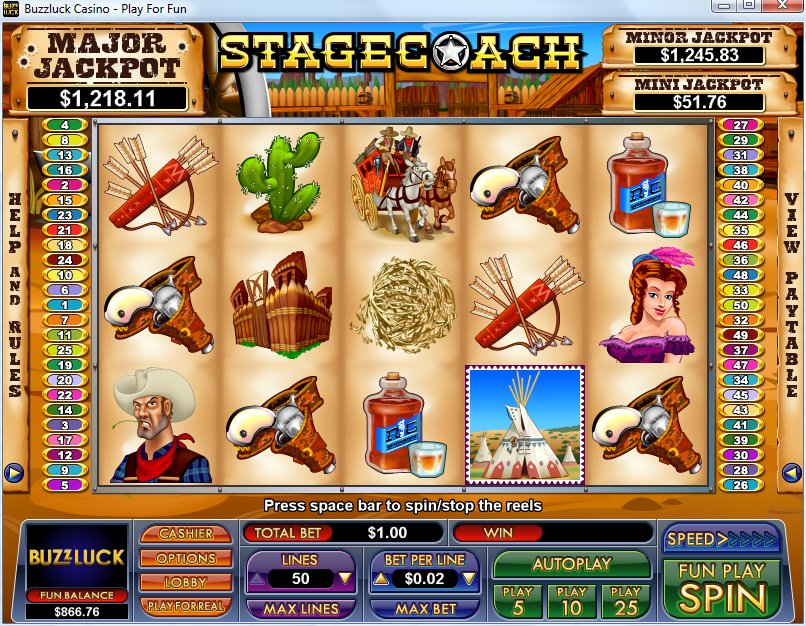This screenshot has width=806, height=626.
Task: Start 25 automatic plays
Action: pyautogui.click(x=625, y=600)
